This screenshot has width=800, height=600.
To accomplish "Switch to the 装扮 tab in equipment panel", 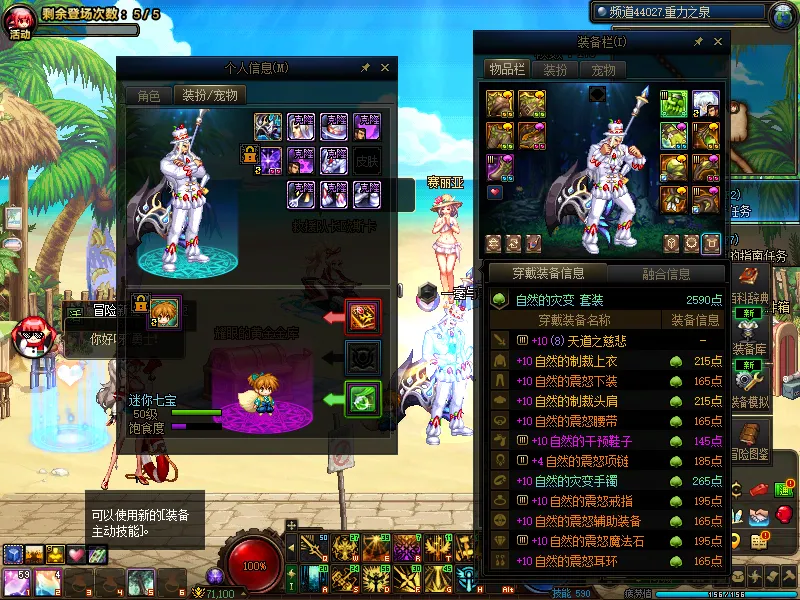I will click(x=555, y=70).
